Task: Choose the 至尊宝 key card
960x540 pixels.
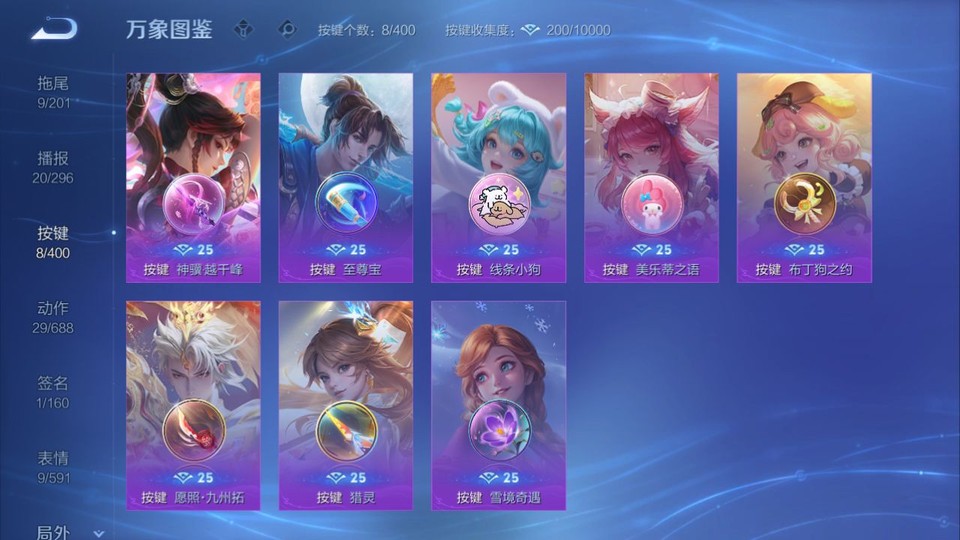Action: pos(346,177)
